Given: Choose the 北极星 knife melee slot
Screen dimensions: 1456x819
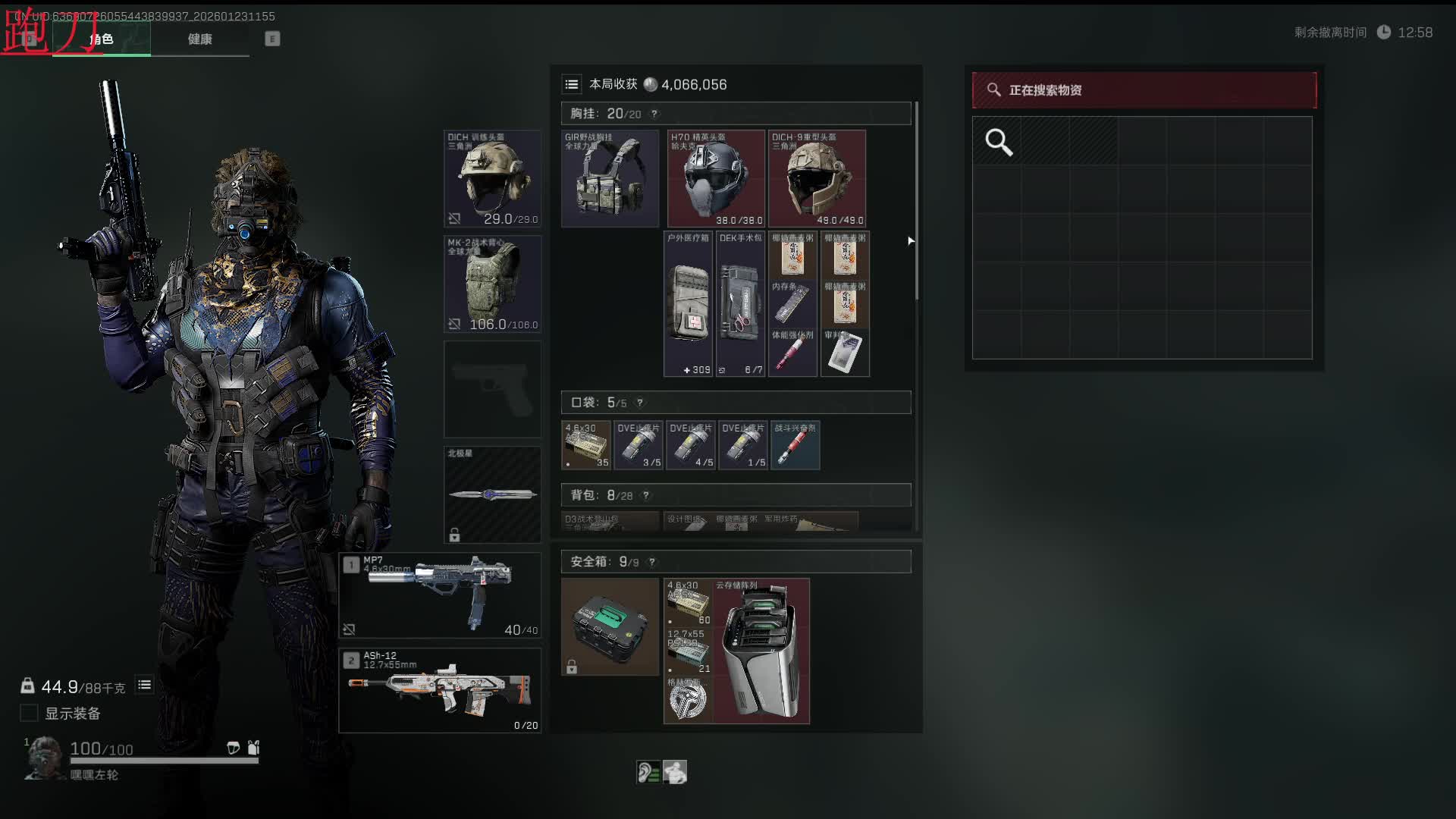Looking at the screenshot, I should pos(492,494).
